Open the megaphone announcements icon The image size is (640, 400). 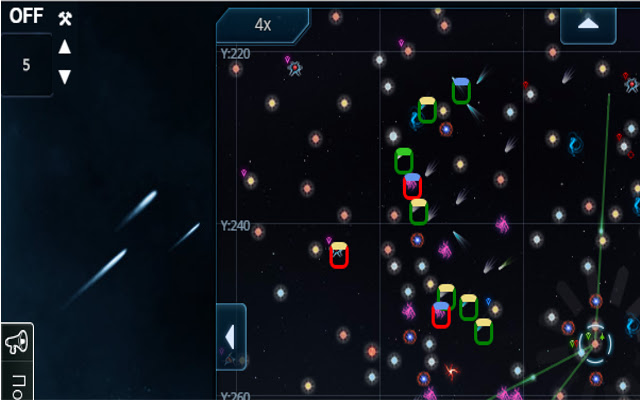(x=17, y=344)
